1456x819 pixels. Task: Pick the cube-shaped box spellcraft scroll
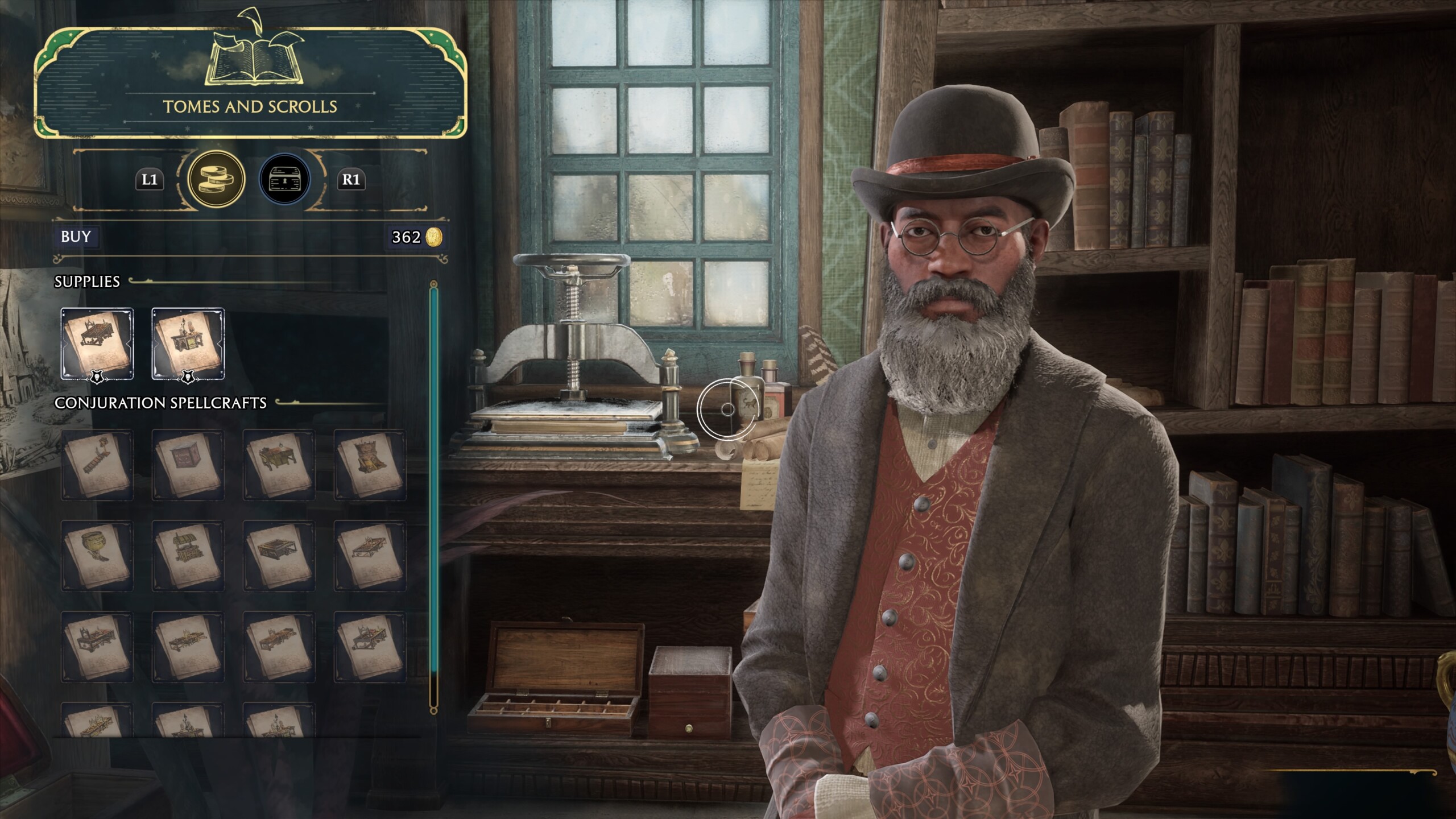tap(188, 465)
